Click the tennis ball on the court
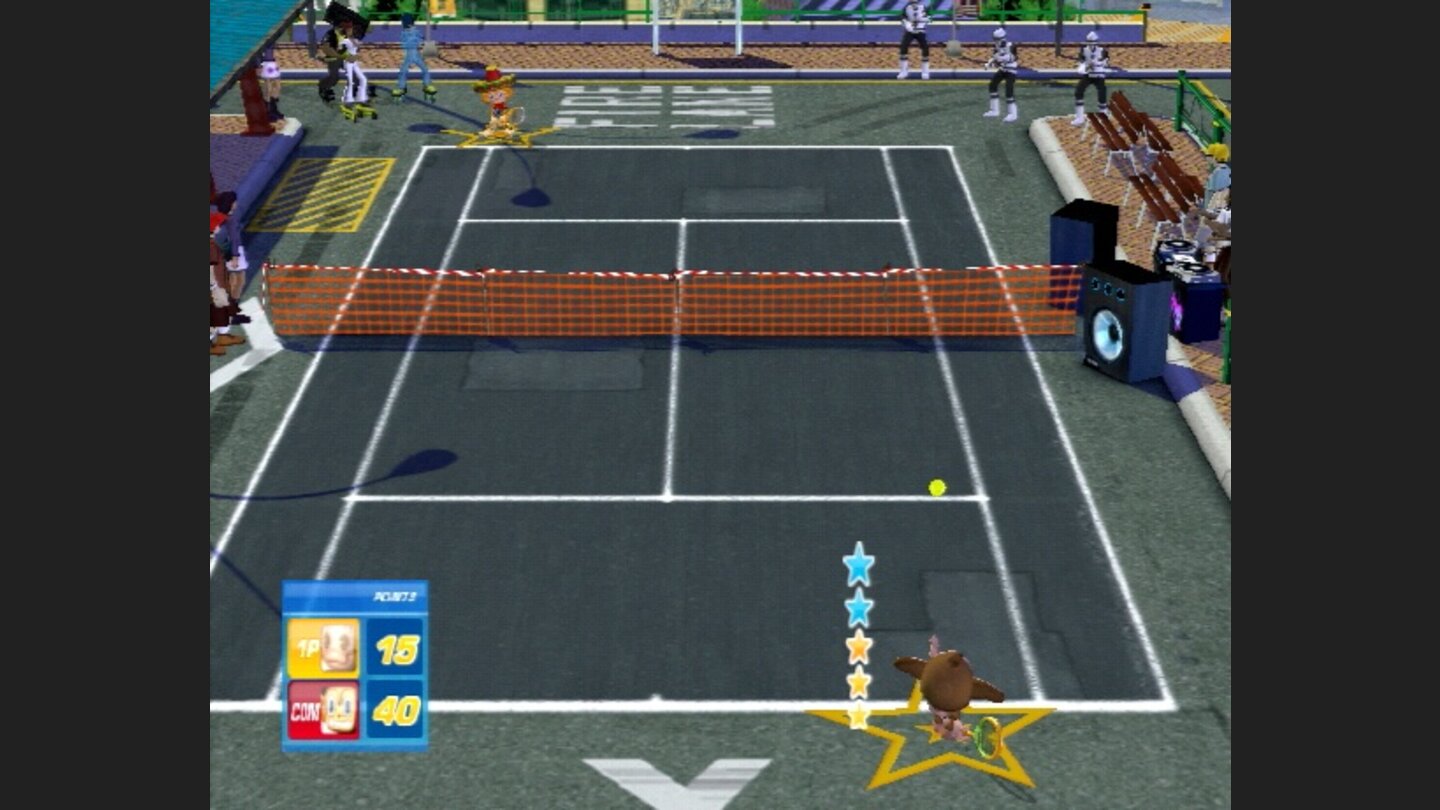Image resolution: width=1440 pixels, height=810 pixels. coord(936,487)
